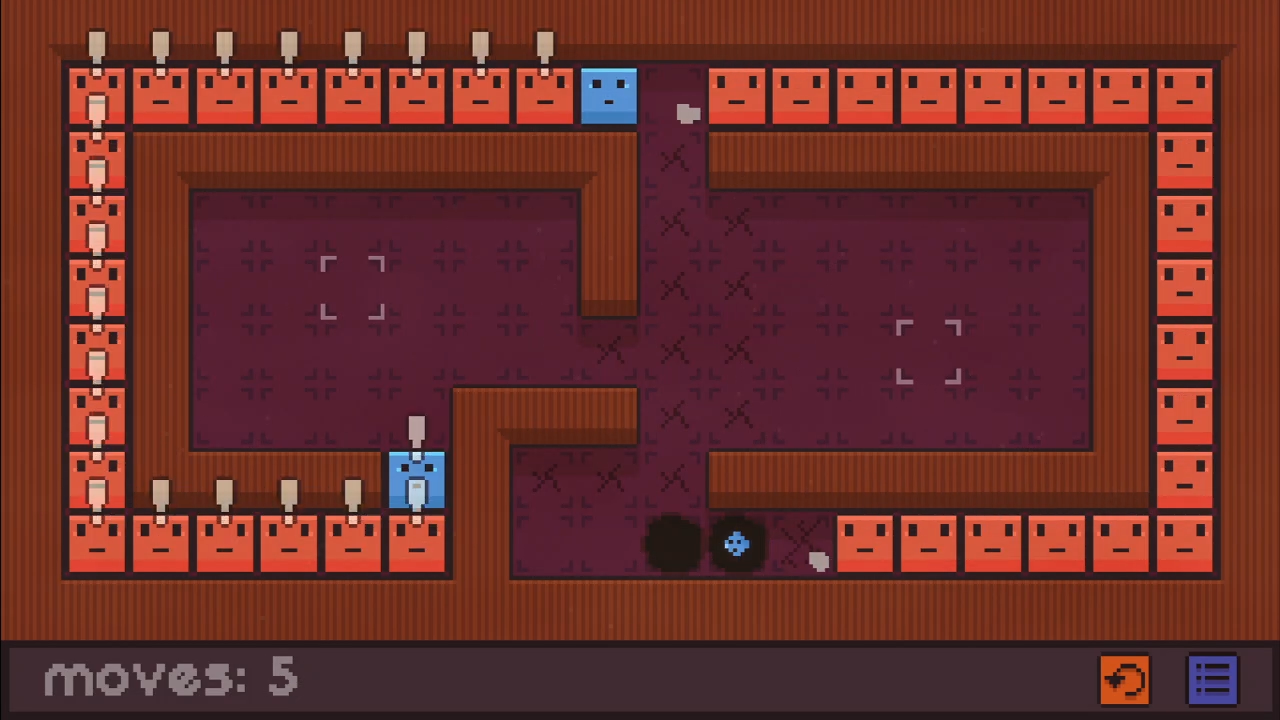Click the empty black hole near the bottom
The width and height of the screenshot is (1280, 720).
tap(672, 543)
